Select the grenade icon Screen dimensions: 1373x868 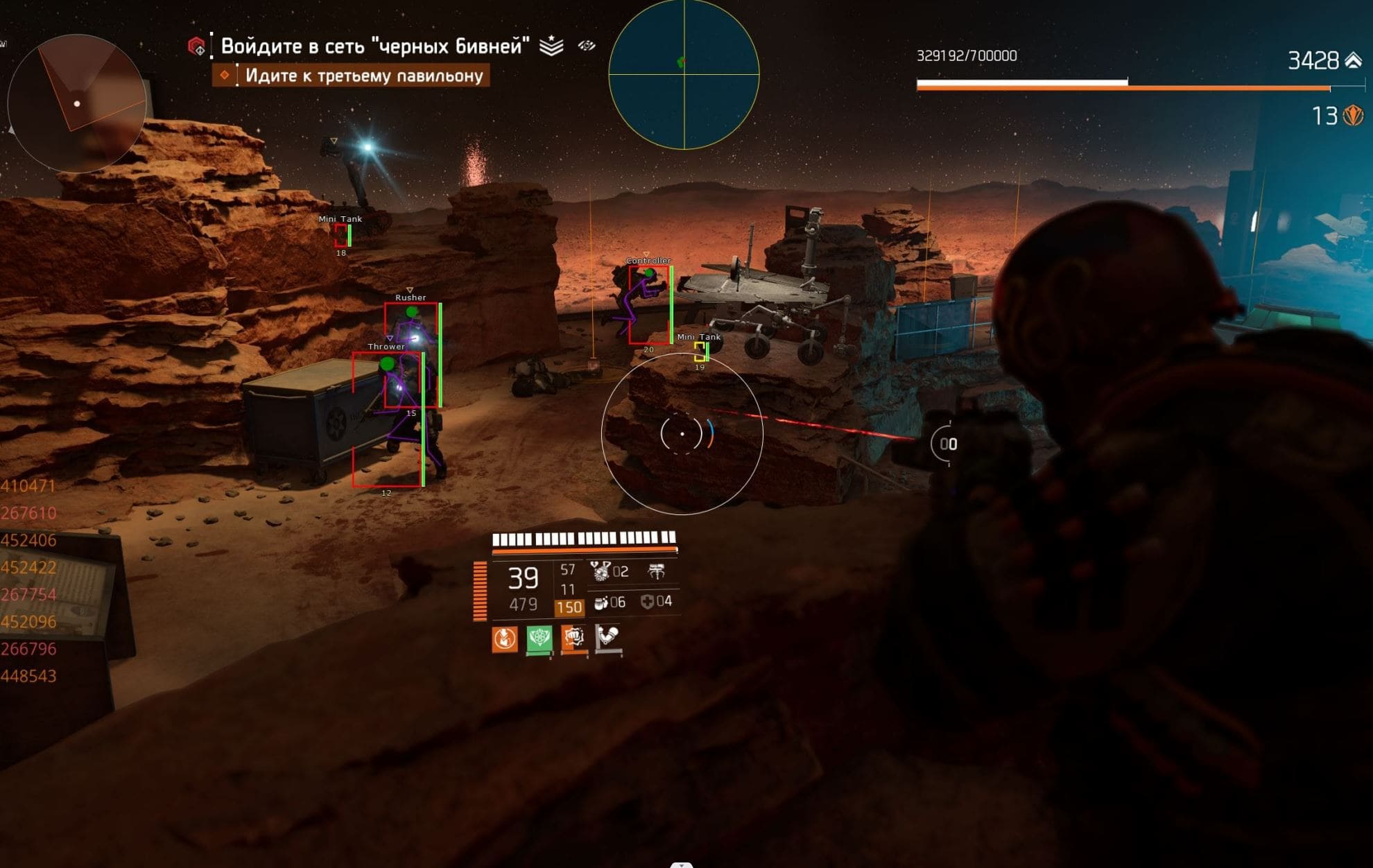point(600,571)
